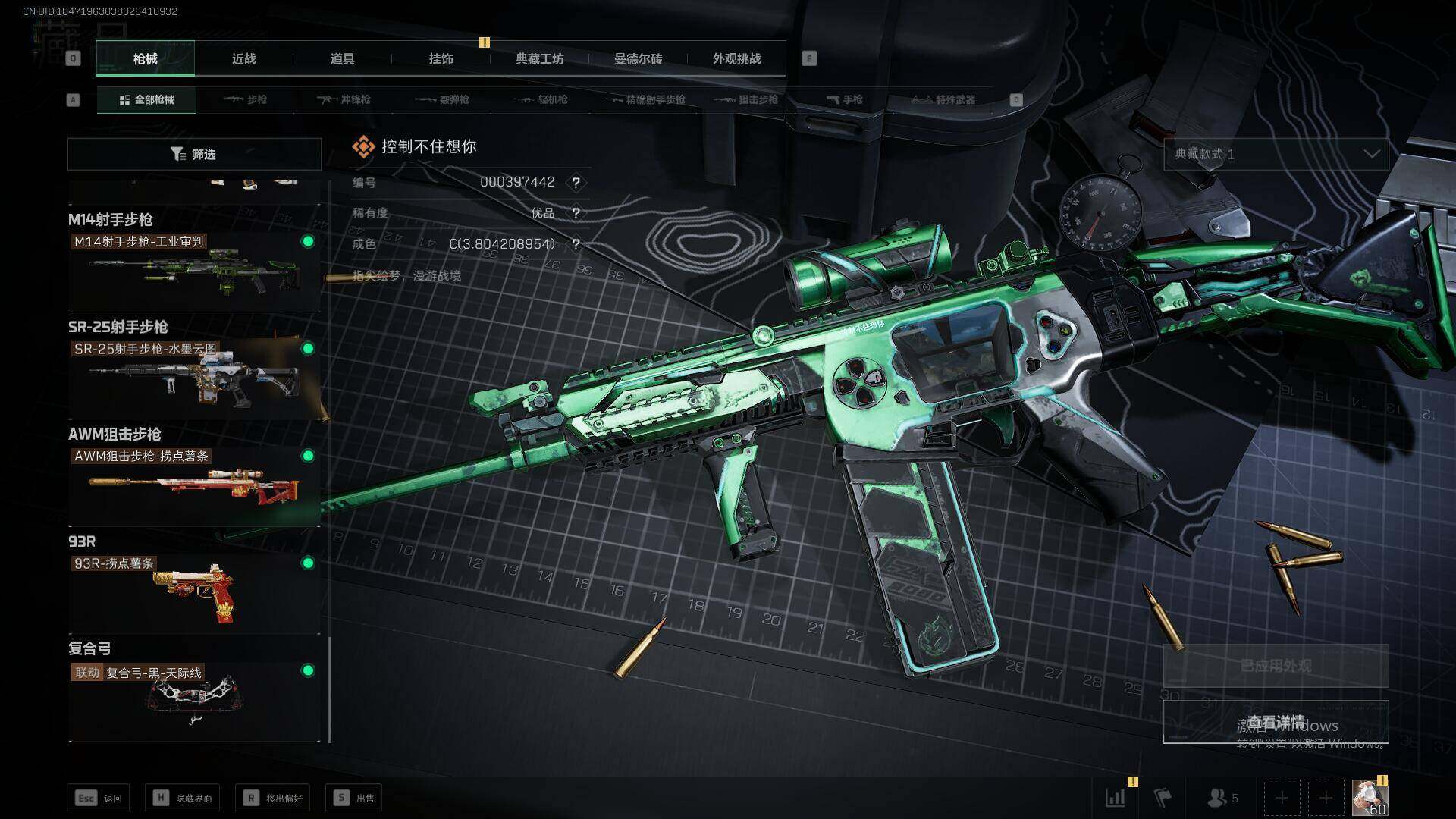Click the 出售 sell button
Viewport: 1456px width, 819px height.
click(x=354, y=798)
